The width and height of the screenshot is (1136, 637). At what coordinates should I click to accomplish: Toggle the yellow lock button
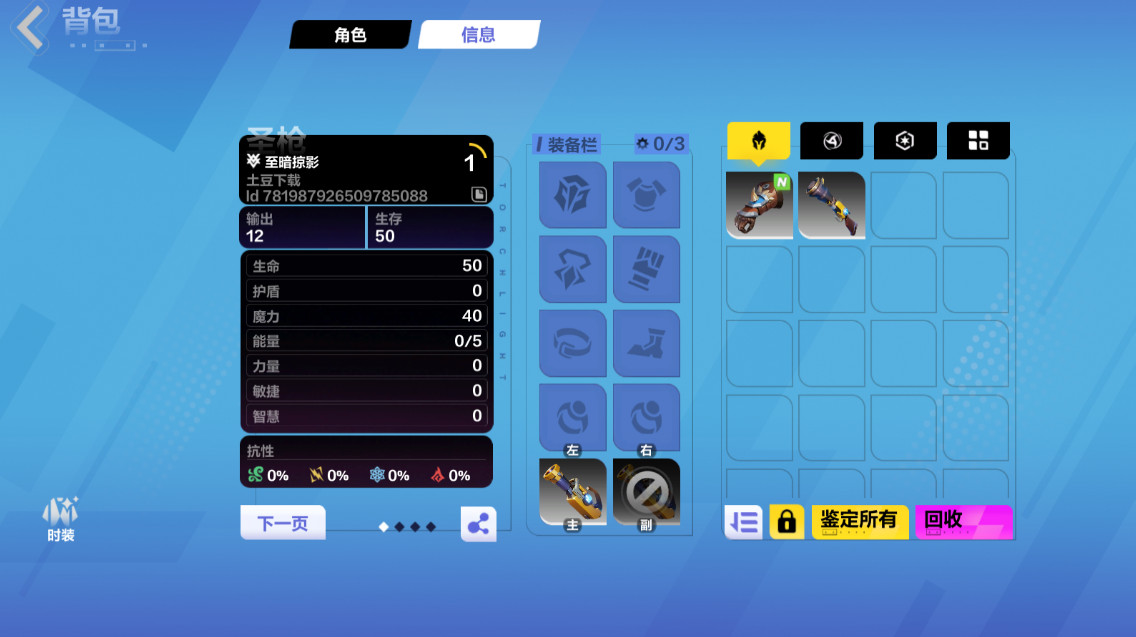click(x=787, y=522)
